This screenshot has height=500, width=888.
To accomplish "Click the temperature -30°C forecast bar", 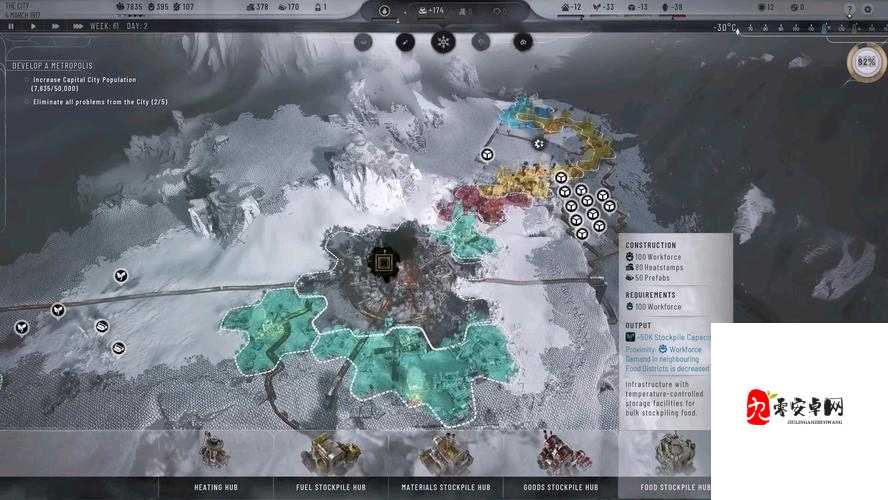I will (726, 28).
